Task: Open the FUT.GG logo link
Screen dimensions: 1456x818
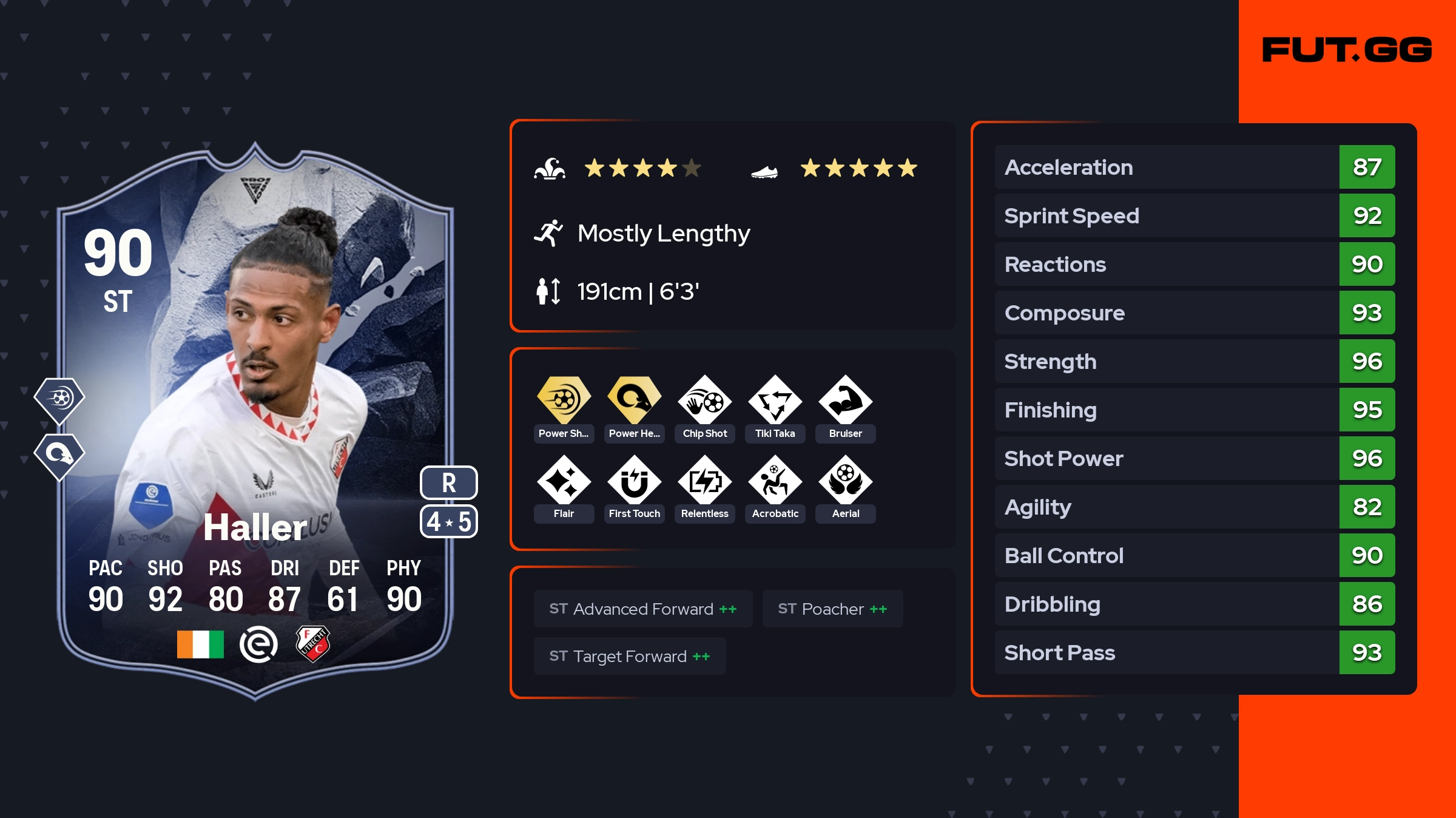Action: 1347,50
